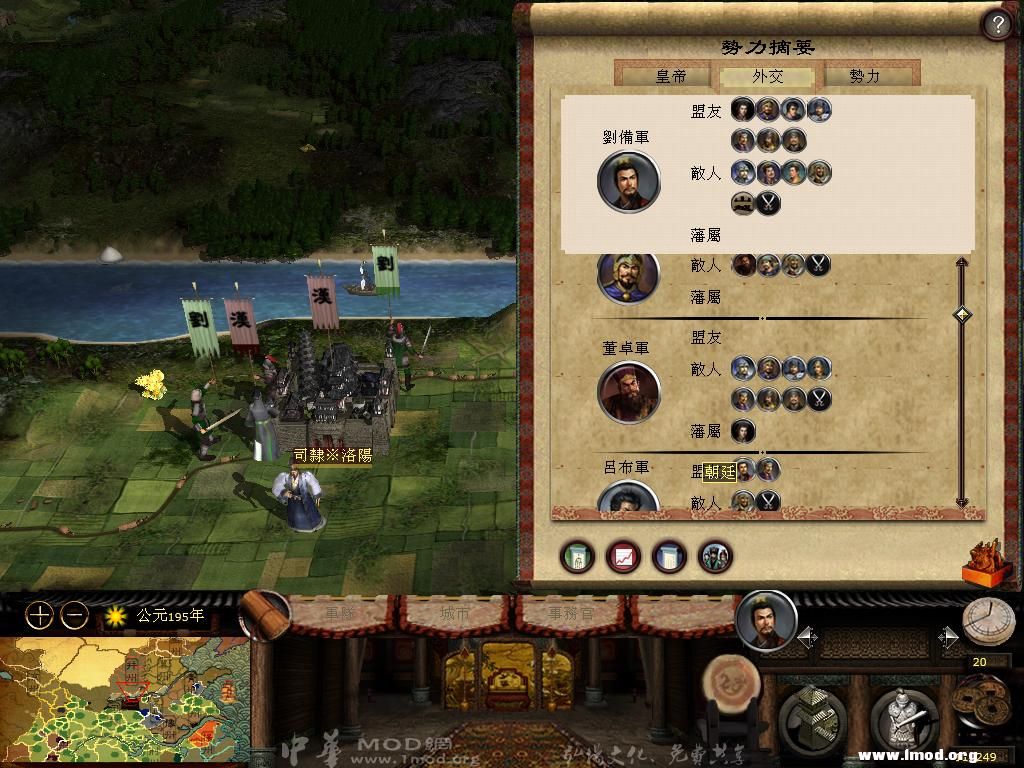Open the 城市 city tab
Viewport: 1024px width, 768px height.
click(455, 613)
